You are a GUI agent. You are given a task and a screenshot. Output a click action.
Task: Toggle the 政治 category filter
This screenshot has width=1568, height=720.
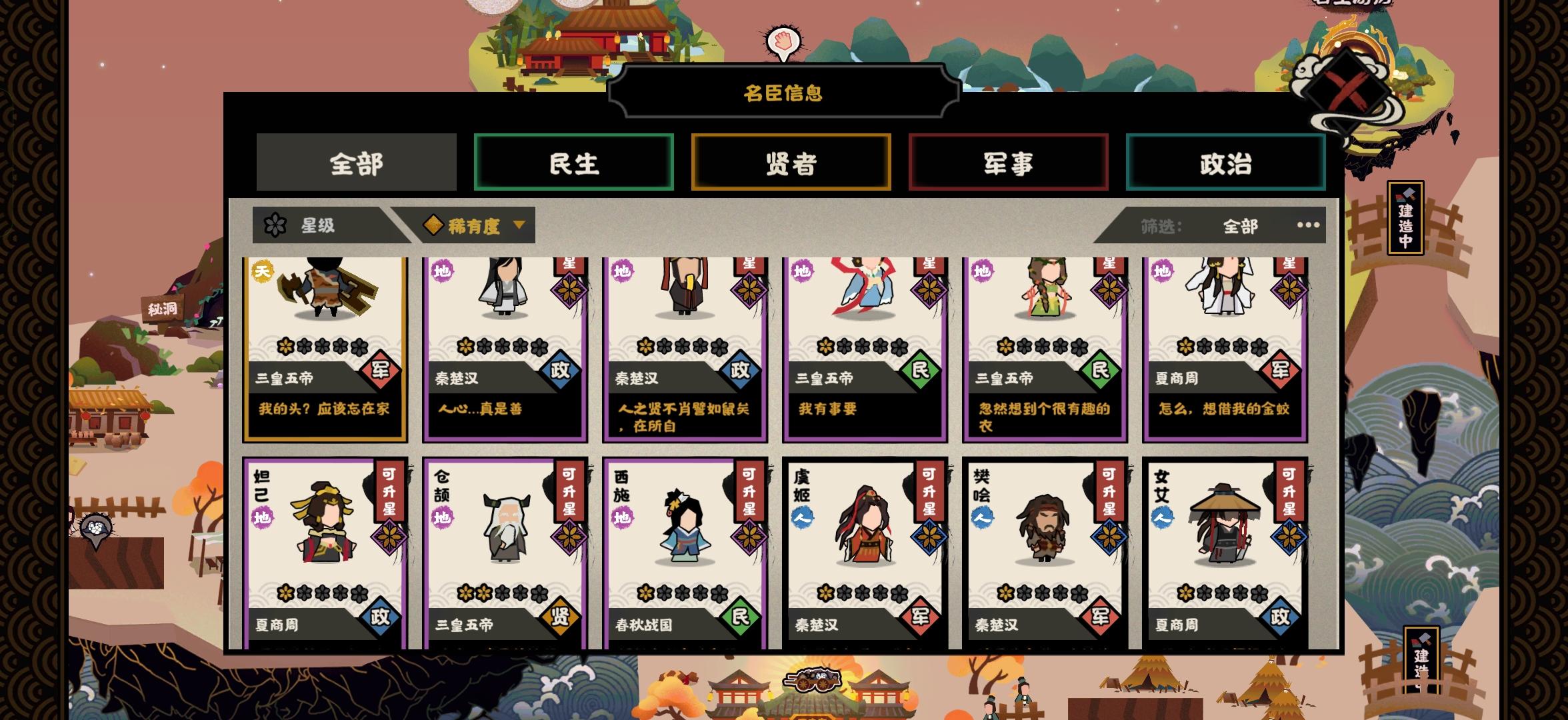(x=1225, y=162)
